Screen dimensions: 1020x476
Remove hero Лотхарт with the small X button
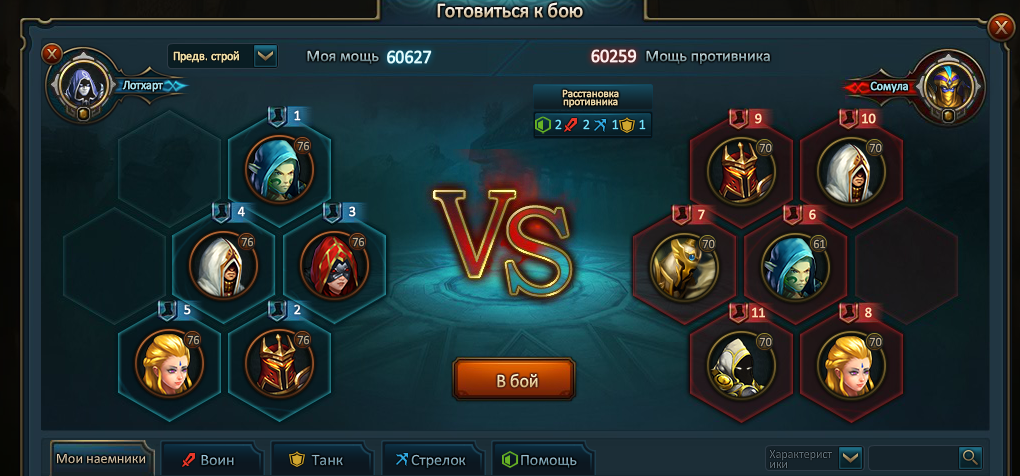click(x=53, y=54)
